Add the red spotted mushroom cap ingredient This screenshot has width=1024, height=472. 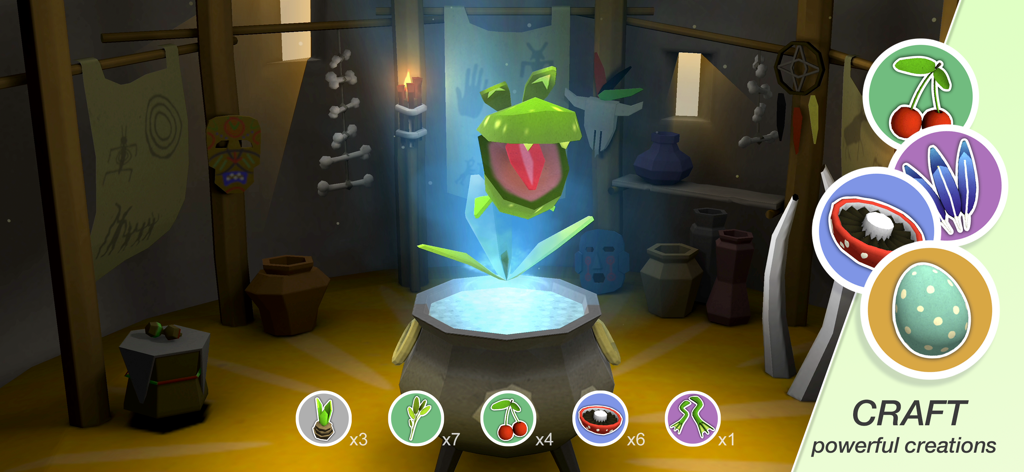point(600,418)
